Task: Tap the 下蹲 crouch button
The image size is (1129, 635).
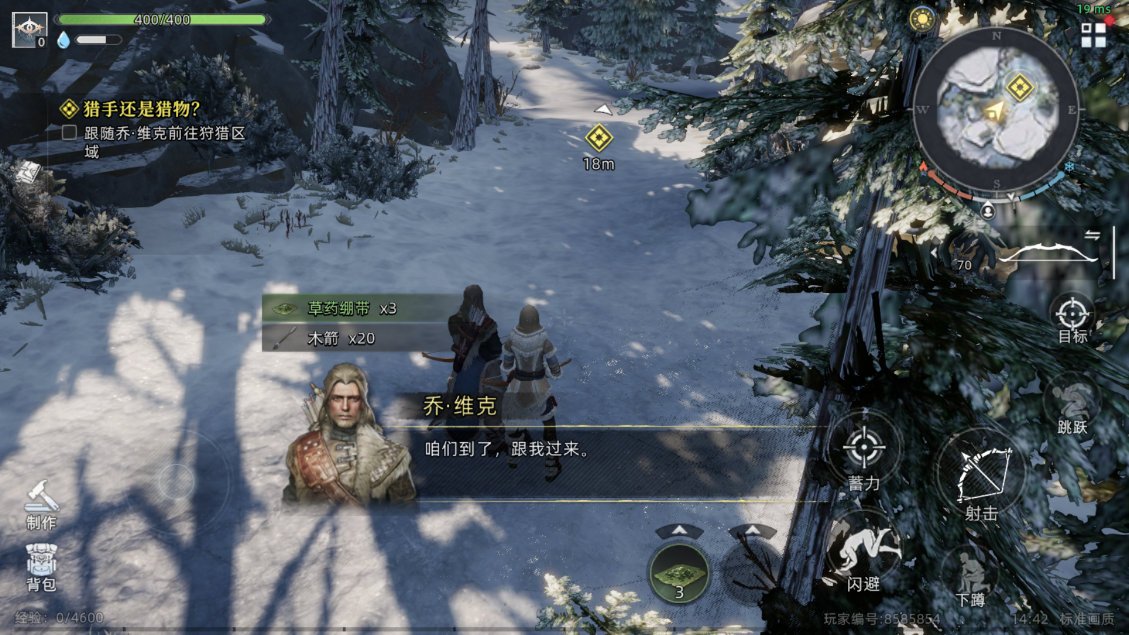Action: 969,577
